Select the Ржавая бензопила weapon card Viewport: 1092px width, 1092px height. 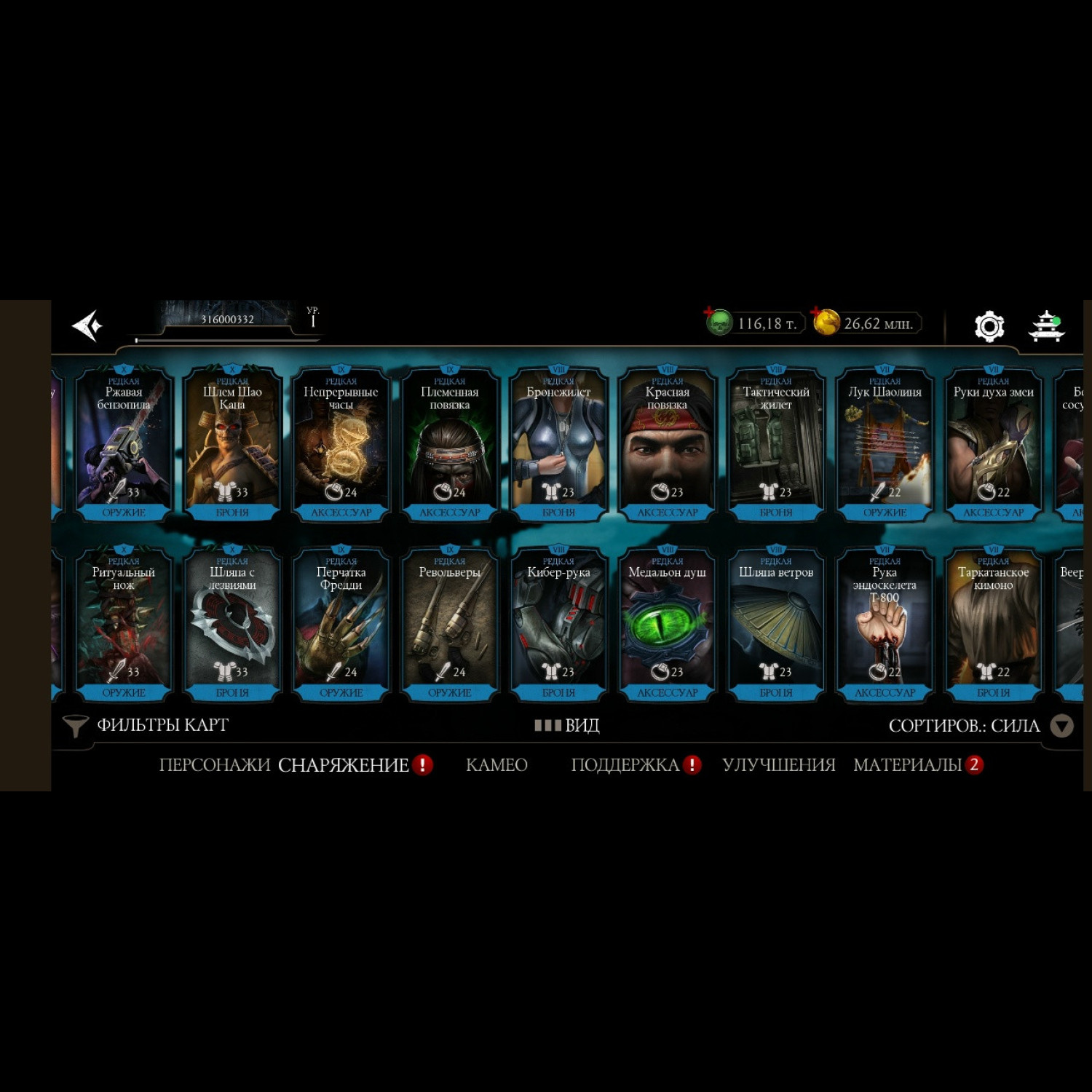point(124,444)
